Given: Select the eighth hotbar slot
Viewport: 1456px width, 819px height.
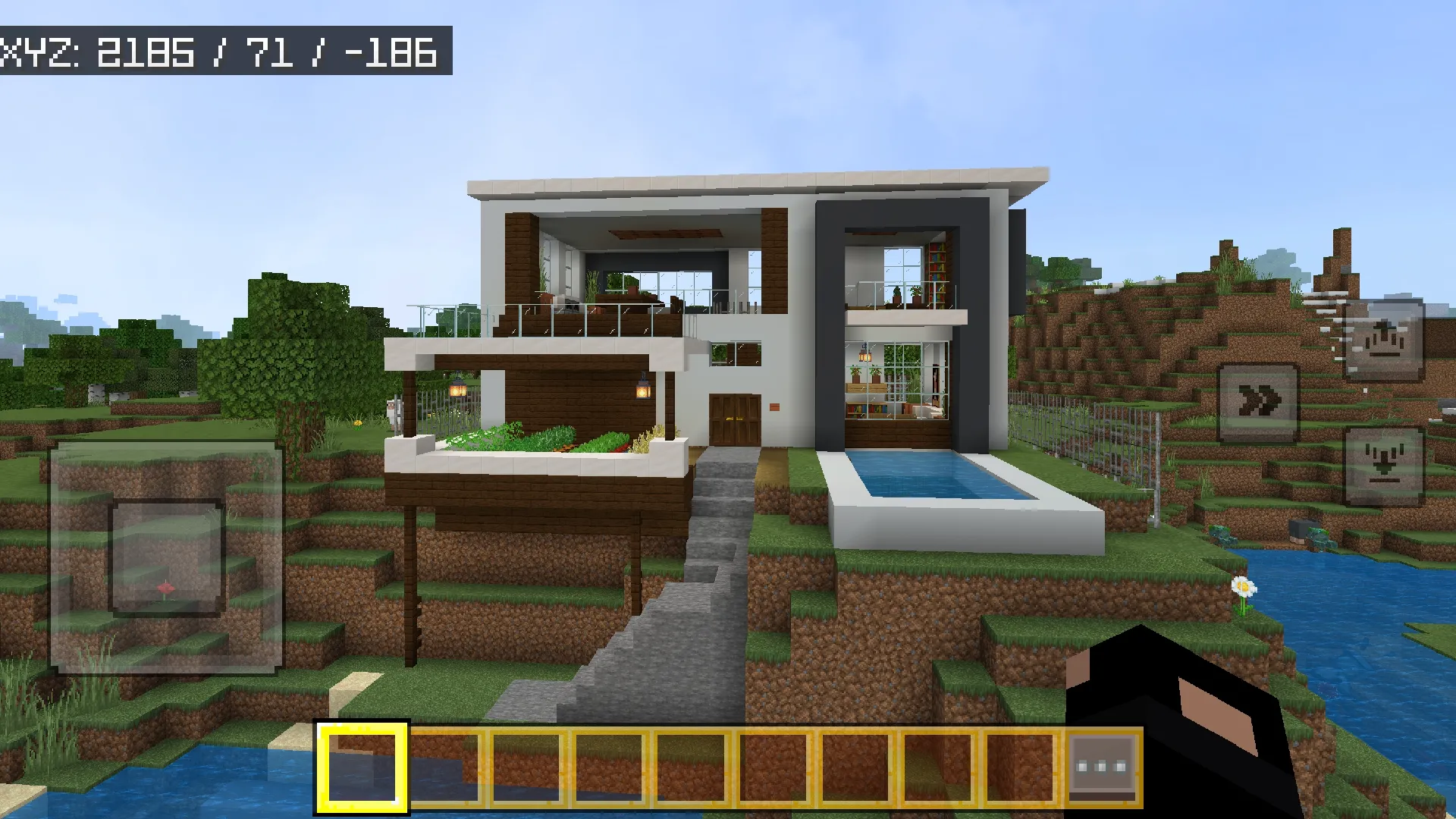Looking at the screenshot, I should pos(940,767).
